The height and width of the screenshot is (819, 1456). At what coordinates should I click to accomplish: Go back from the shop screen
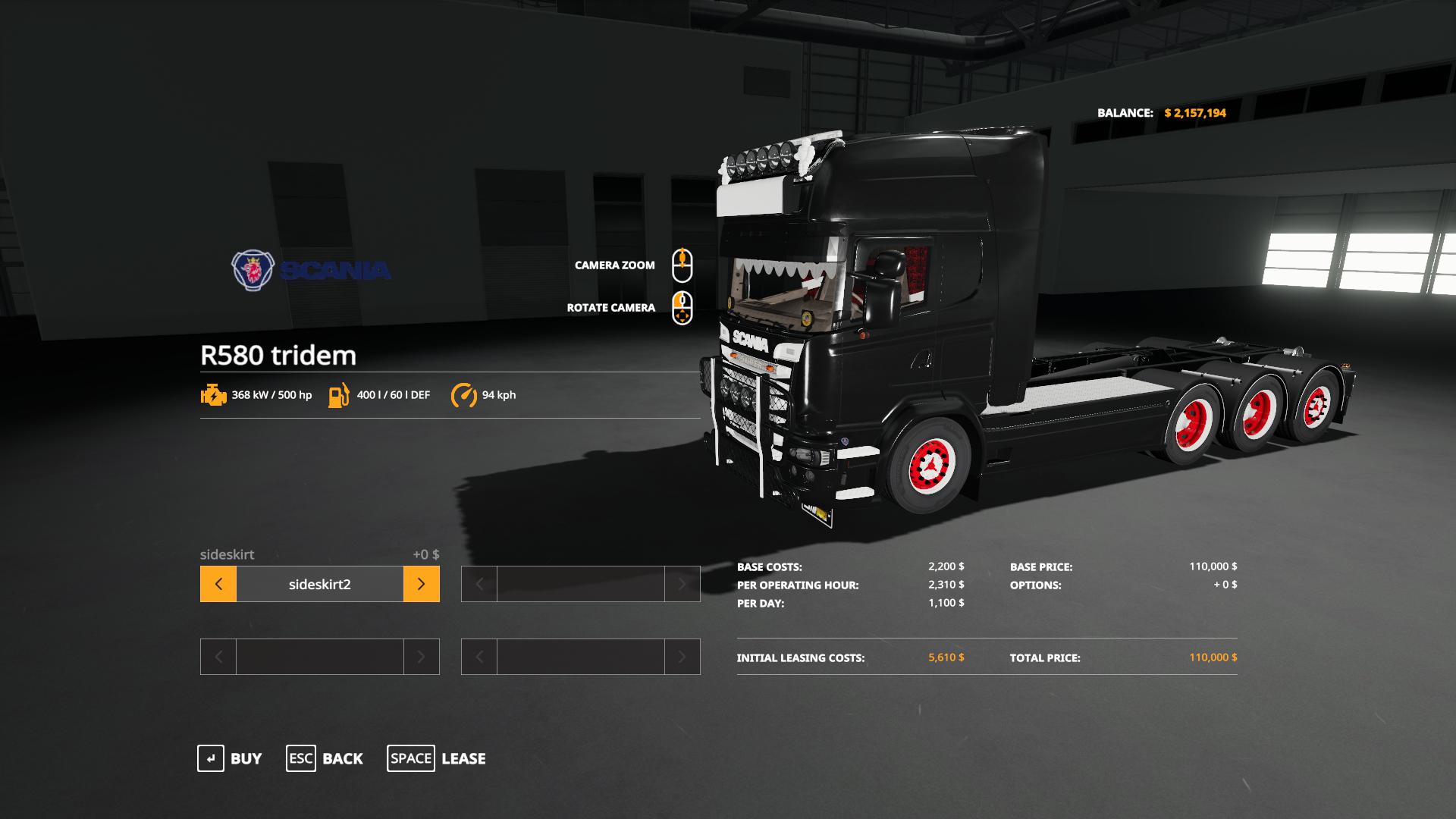325,758
